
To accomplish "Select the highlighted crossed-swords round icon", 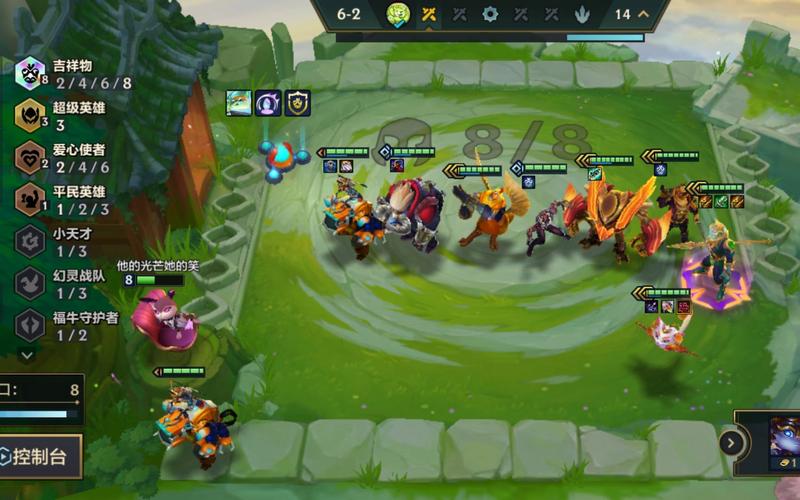I will coord(428,14).
